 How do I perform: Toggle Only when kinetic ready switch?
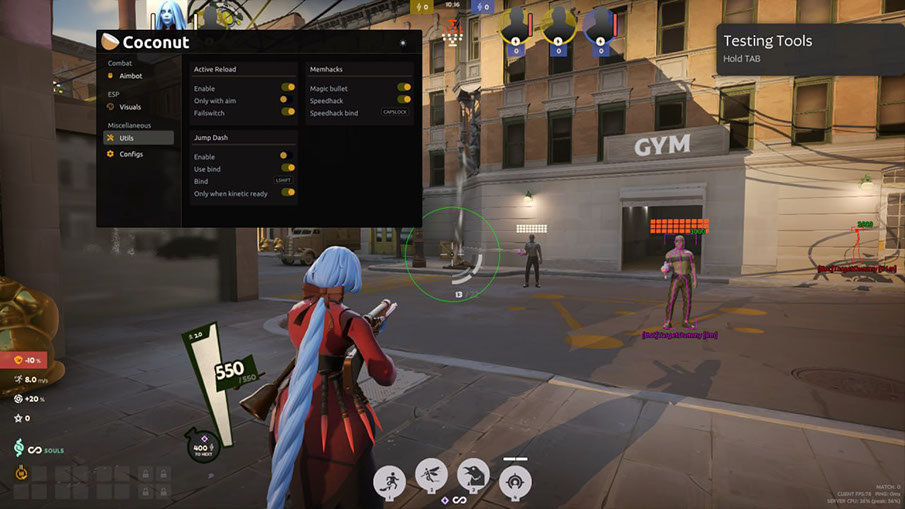point(288,192)
